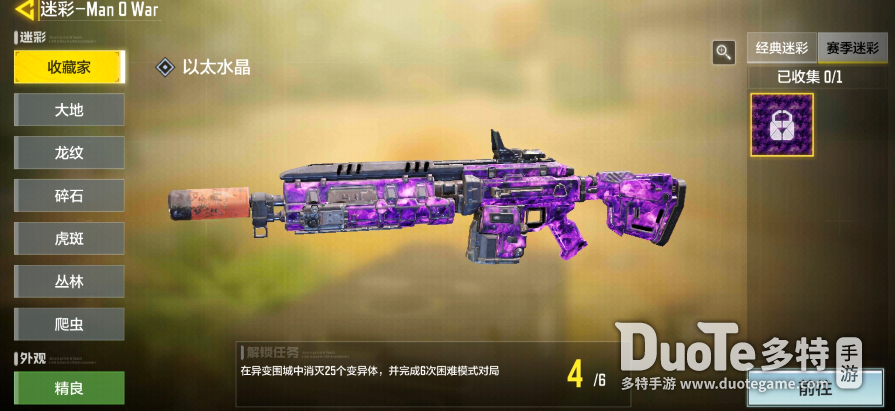Go back using the yellow arrow
Viewport: 895px width, 411px height.
[x=24, y=10]
